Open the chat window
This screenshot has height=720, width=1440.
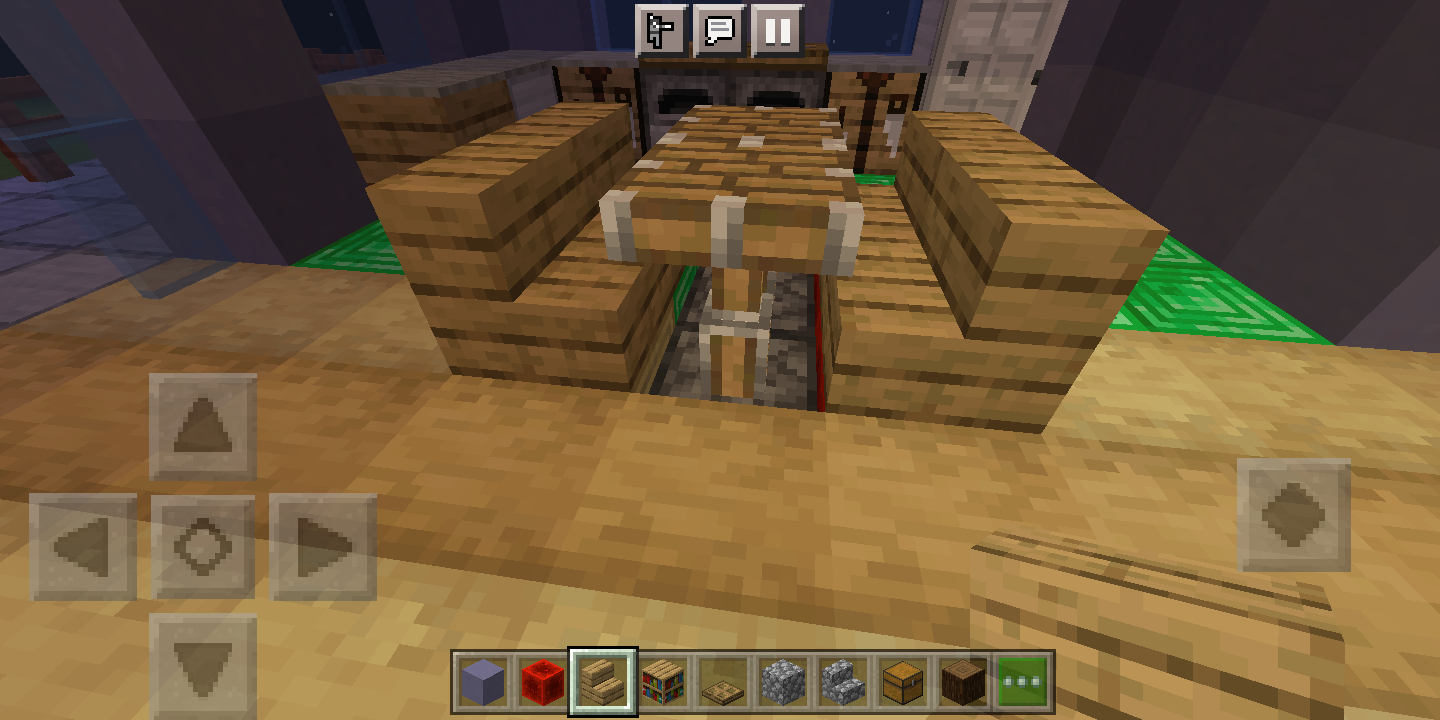point(722,31)
